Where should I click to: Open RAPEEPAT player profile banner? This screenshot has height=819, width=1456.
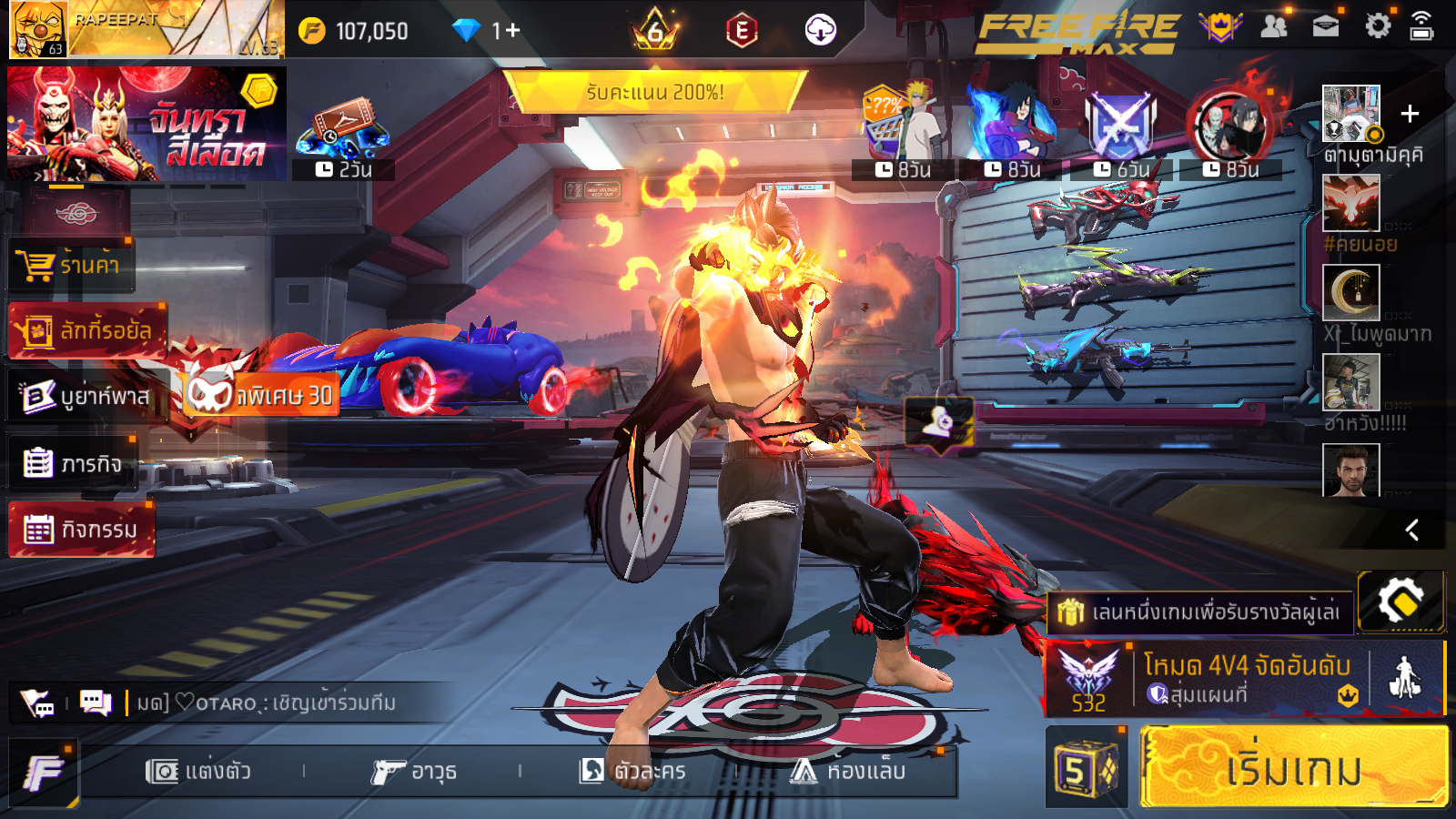146,29
